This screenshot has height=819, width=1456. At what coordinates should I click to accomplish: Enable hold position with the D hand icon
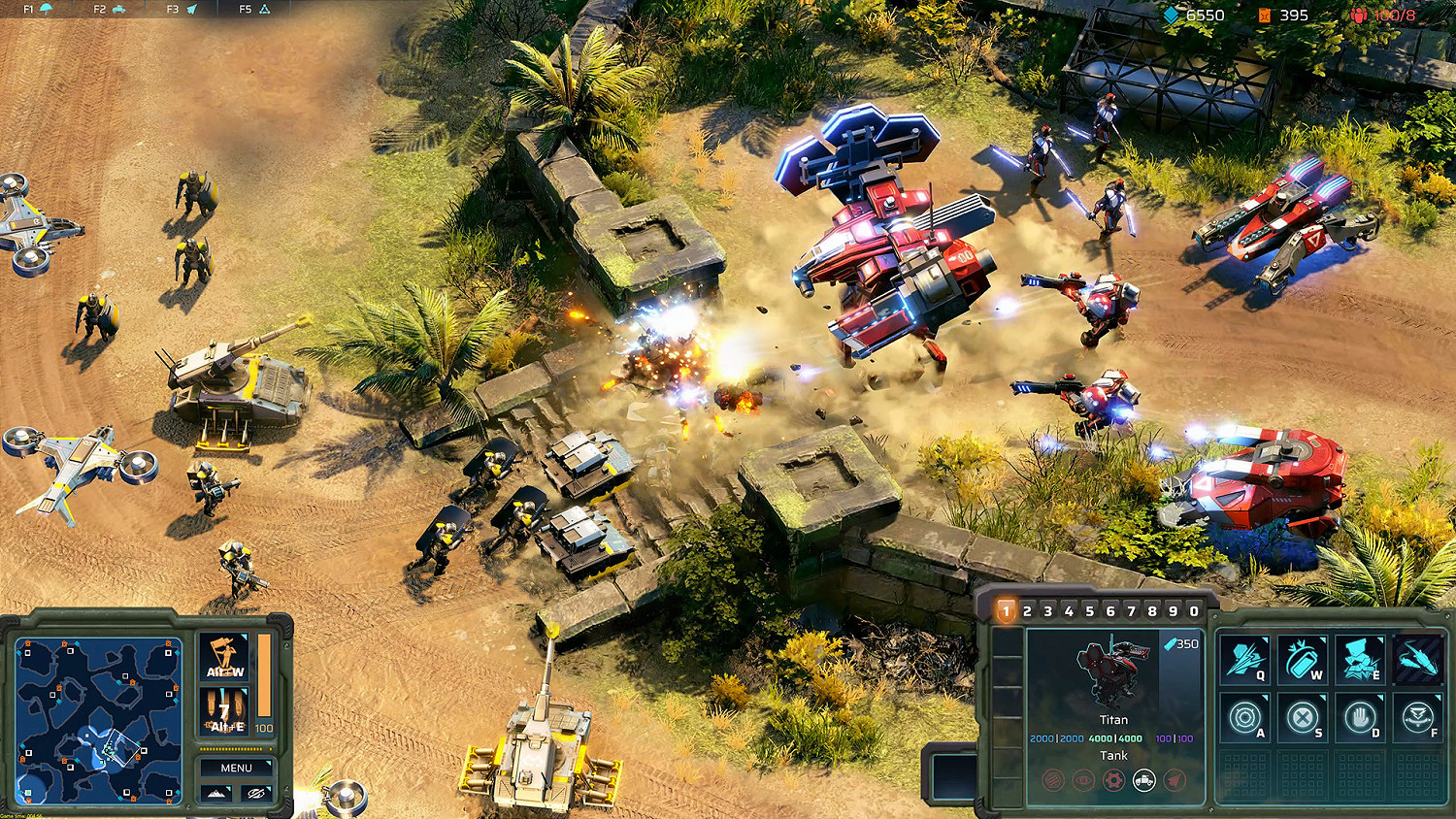tap(1359, 718)
